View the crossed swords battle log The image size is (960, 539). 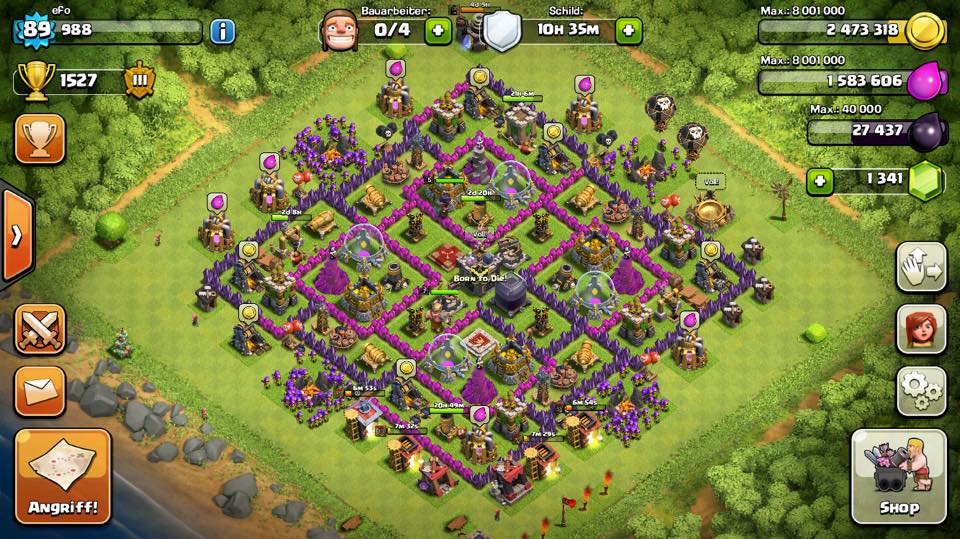click(x=40, y=329)
